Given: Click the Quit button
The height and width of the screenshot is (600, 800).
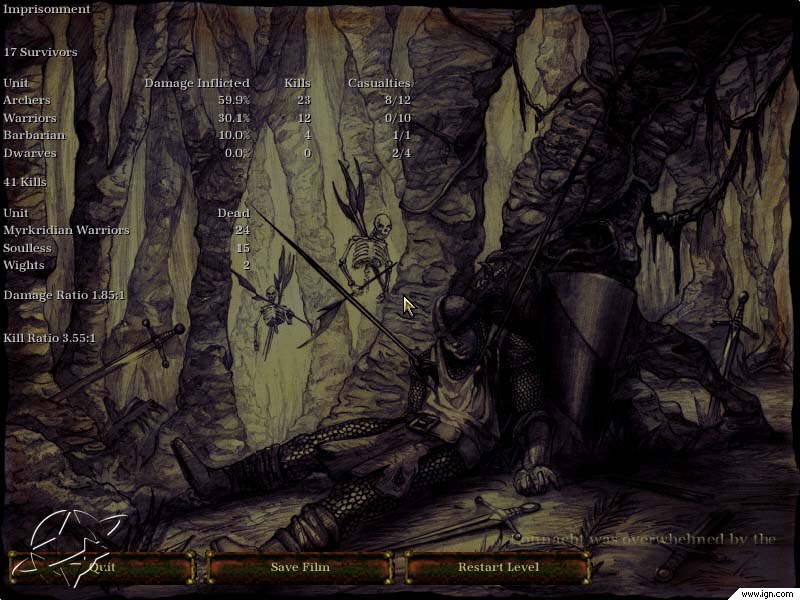Looking at the screenshot, I should pyautogui.click(x=101, y=567).
